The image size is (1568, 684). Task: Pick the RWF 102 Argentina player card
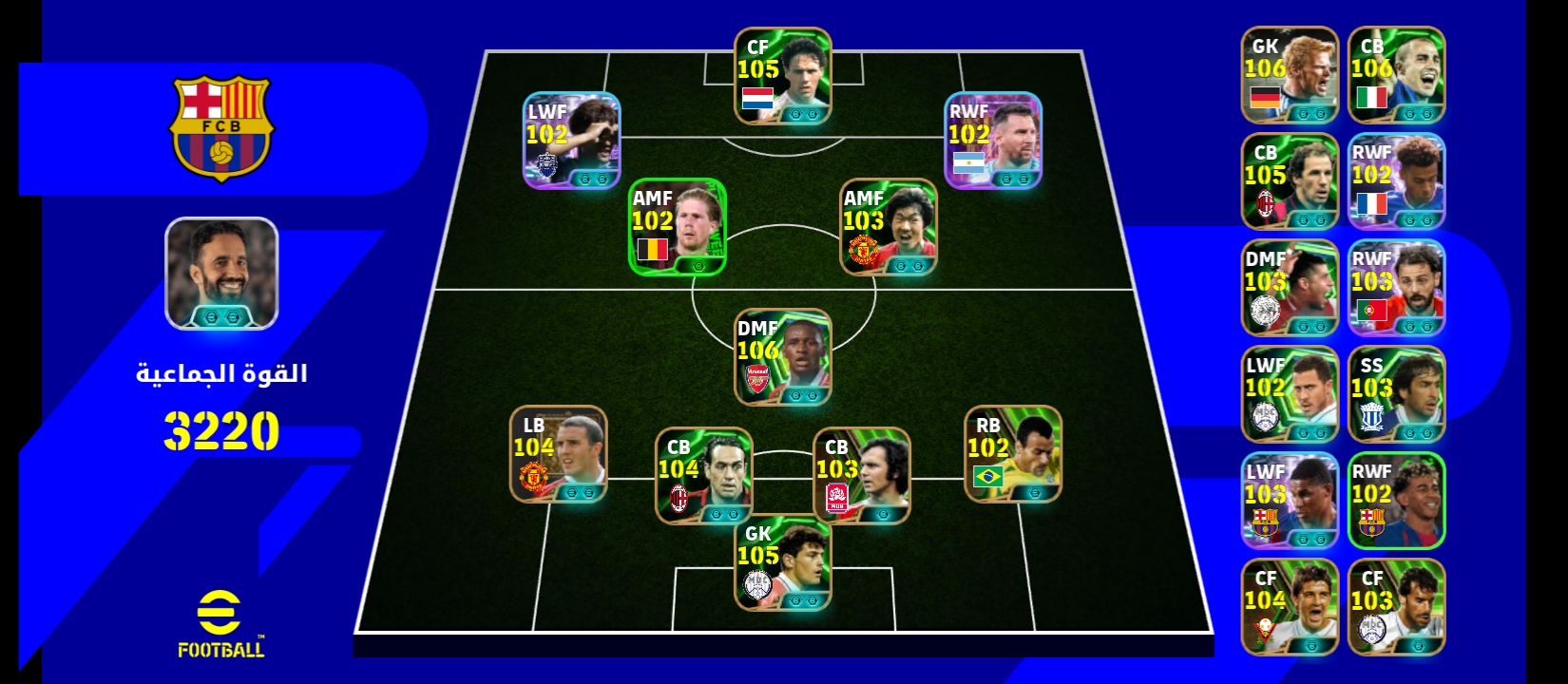993,141
